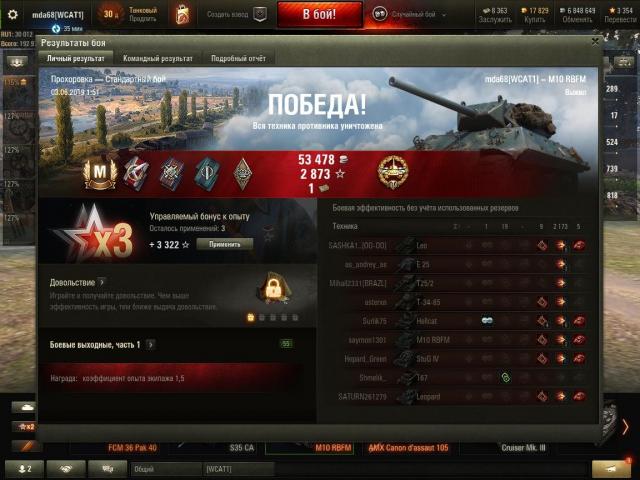The image size is (640, 480).
Task: Expand the Довольствие details arrow
Action: 102,283
